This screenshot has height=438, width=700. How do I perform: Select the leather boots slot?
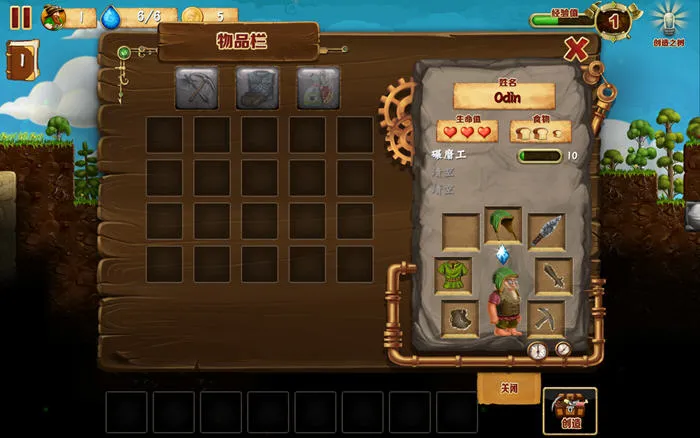click(x=460, y=319)
